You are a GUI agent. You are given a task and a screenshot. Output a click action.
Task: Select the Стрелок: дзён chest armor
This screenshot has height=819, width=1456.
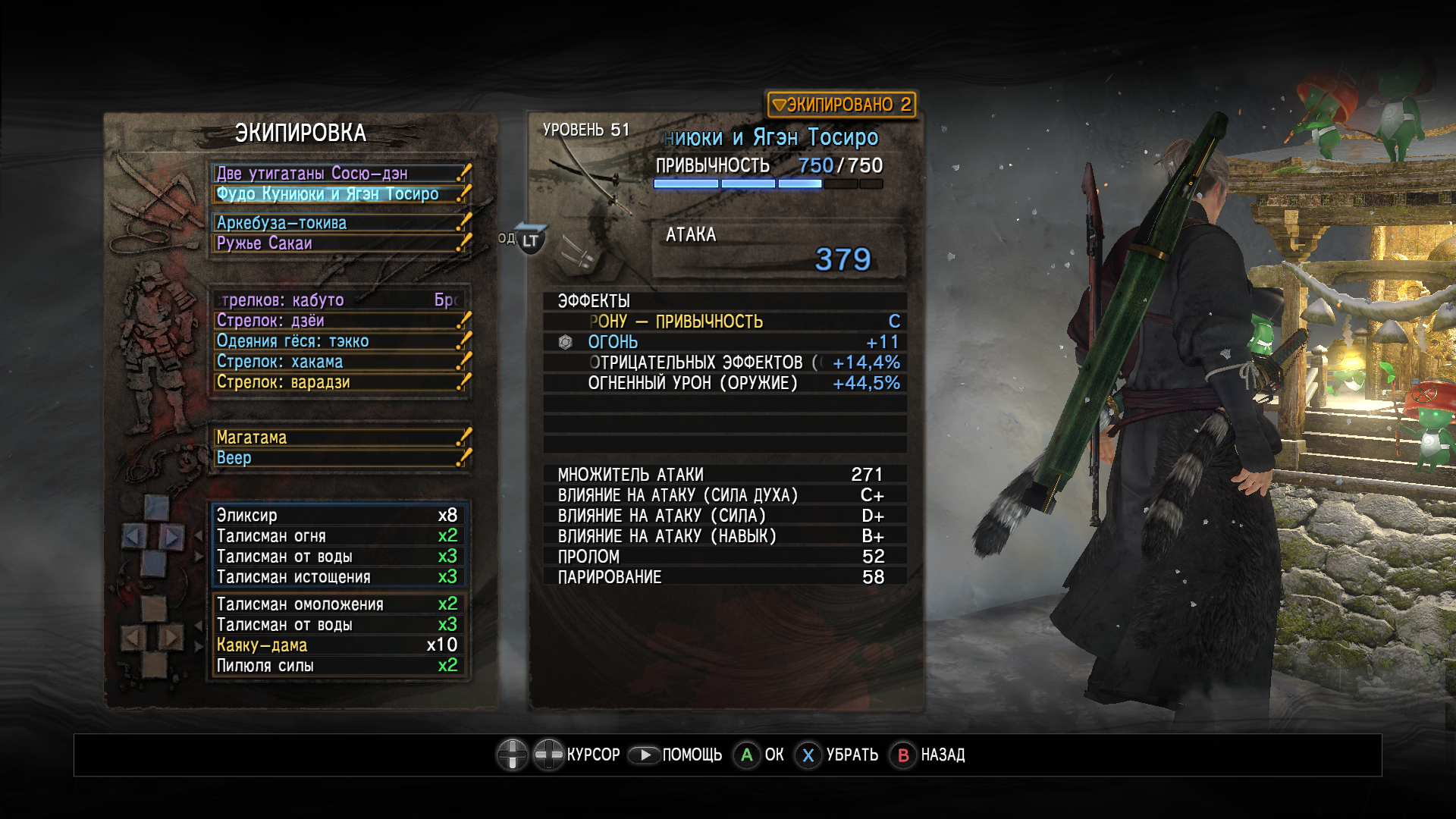339,321
